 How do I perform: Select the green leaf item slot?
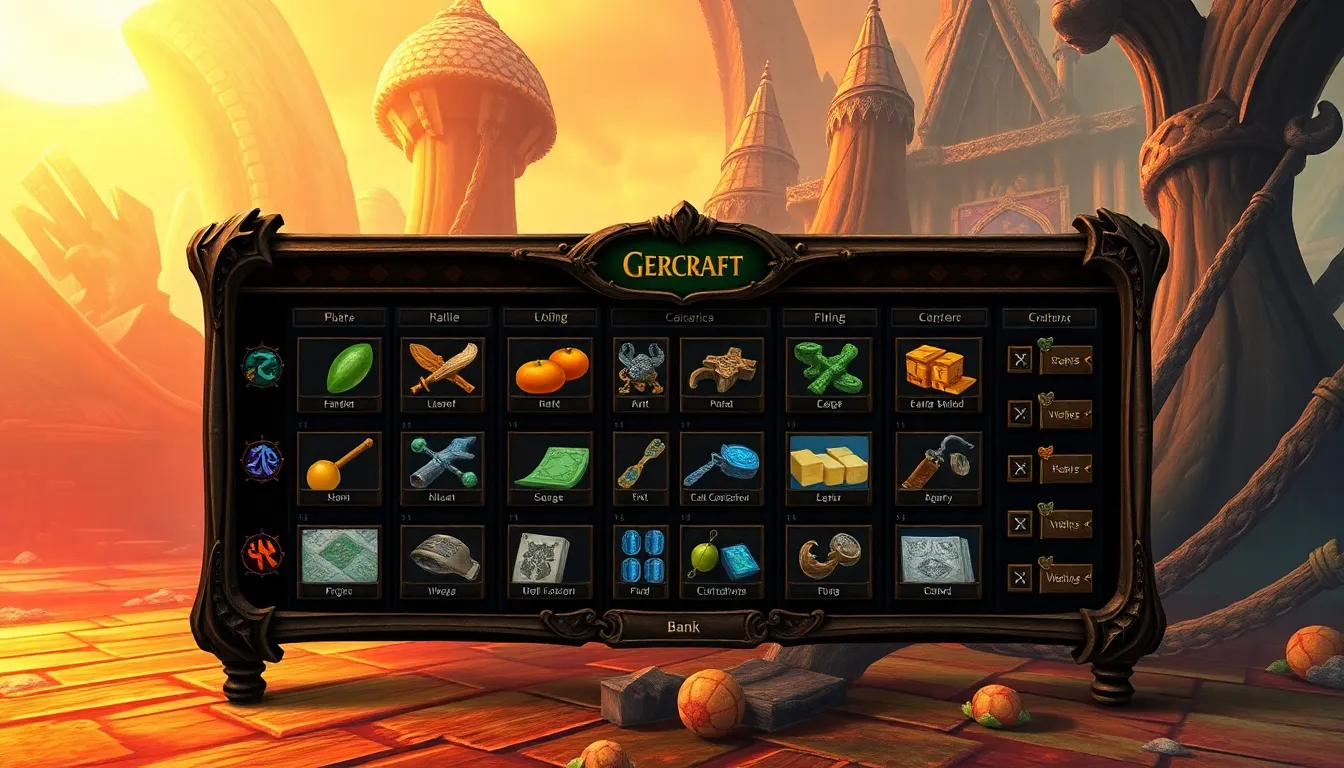point(340,368)
